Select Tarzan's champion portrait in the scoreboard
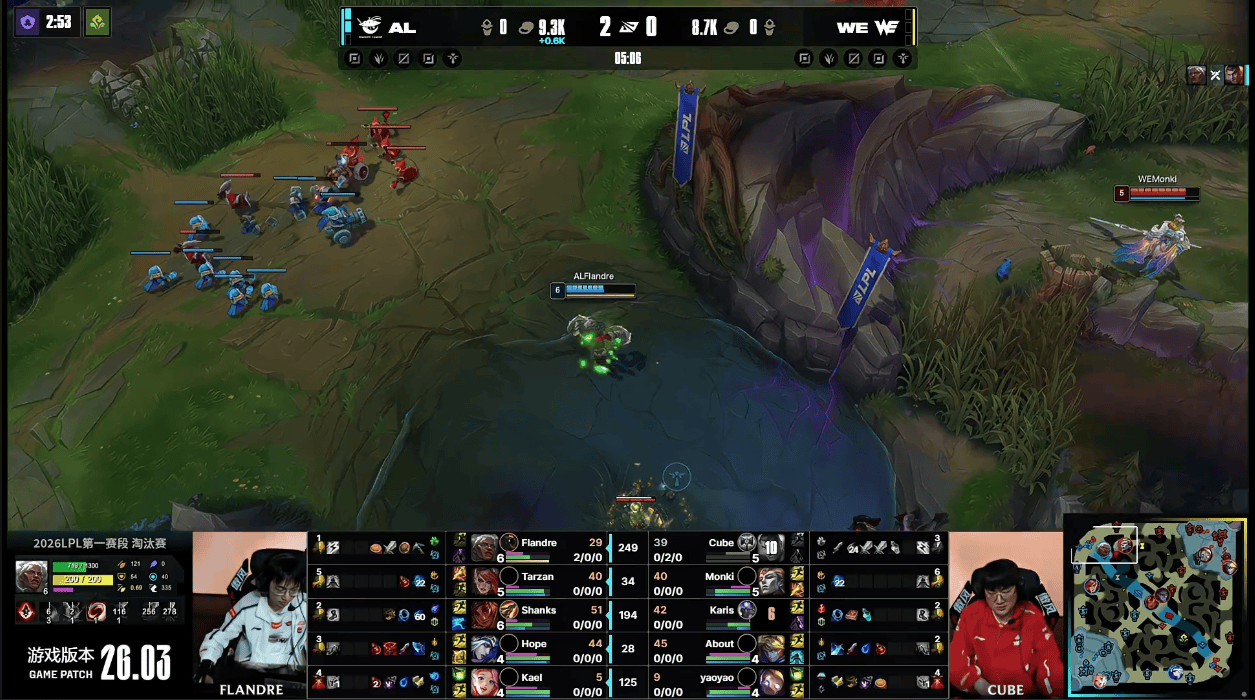 [485, 579]
